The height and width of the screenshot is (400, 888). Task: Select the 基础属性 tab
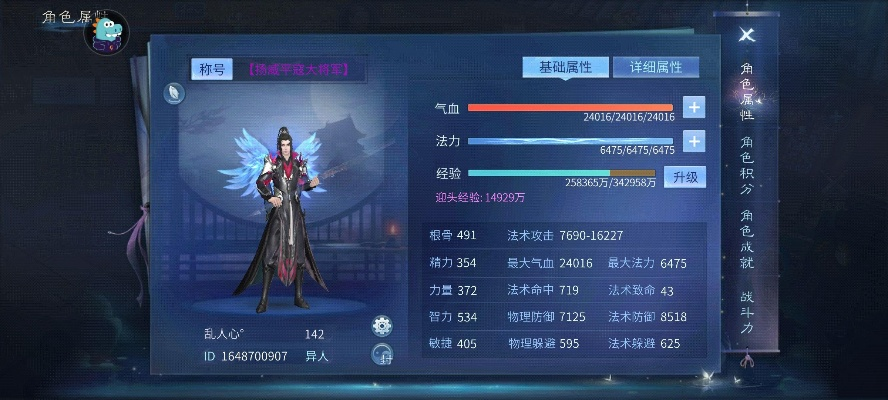tap(565, 67)
